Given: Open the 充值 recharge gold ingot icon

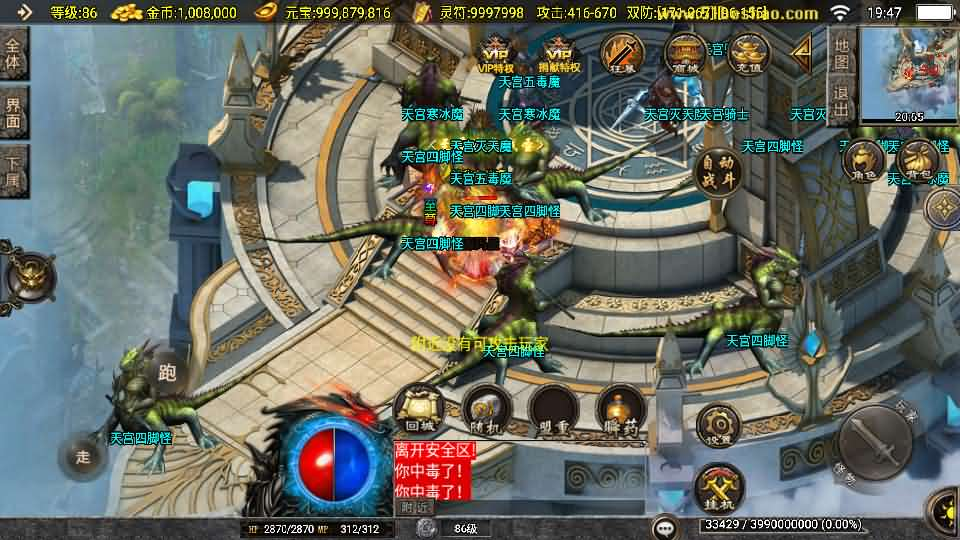Looking at the screenshot, I should tap(747, 54).
